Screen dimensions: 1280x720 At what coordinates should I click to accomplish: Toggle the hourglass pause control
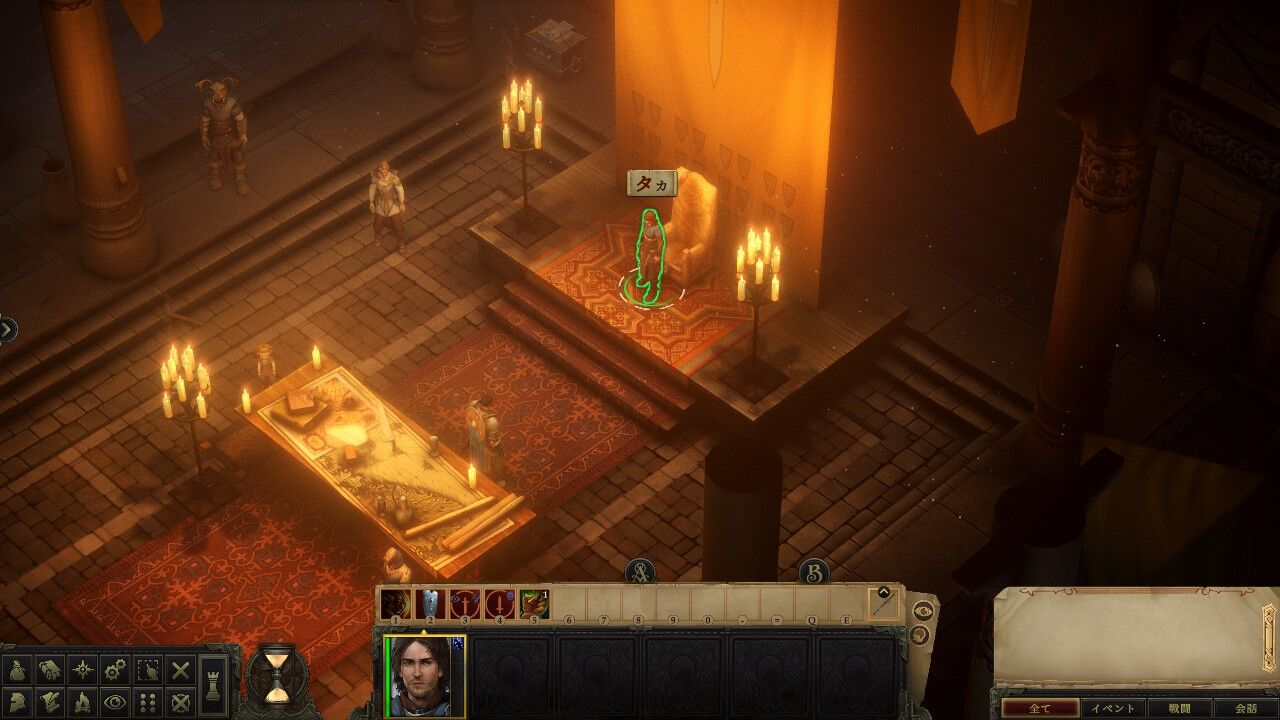pyautogui.click(x=277, y=674)
